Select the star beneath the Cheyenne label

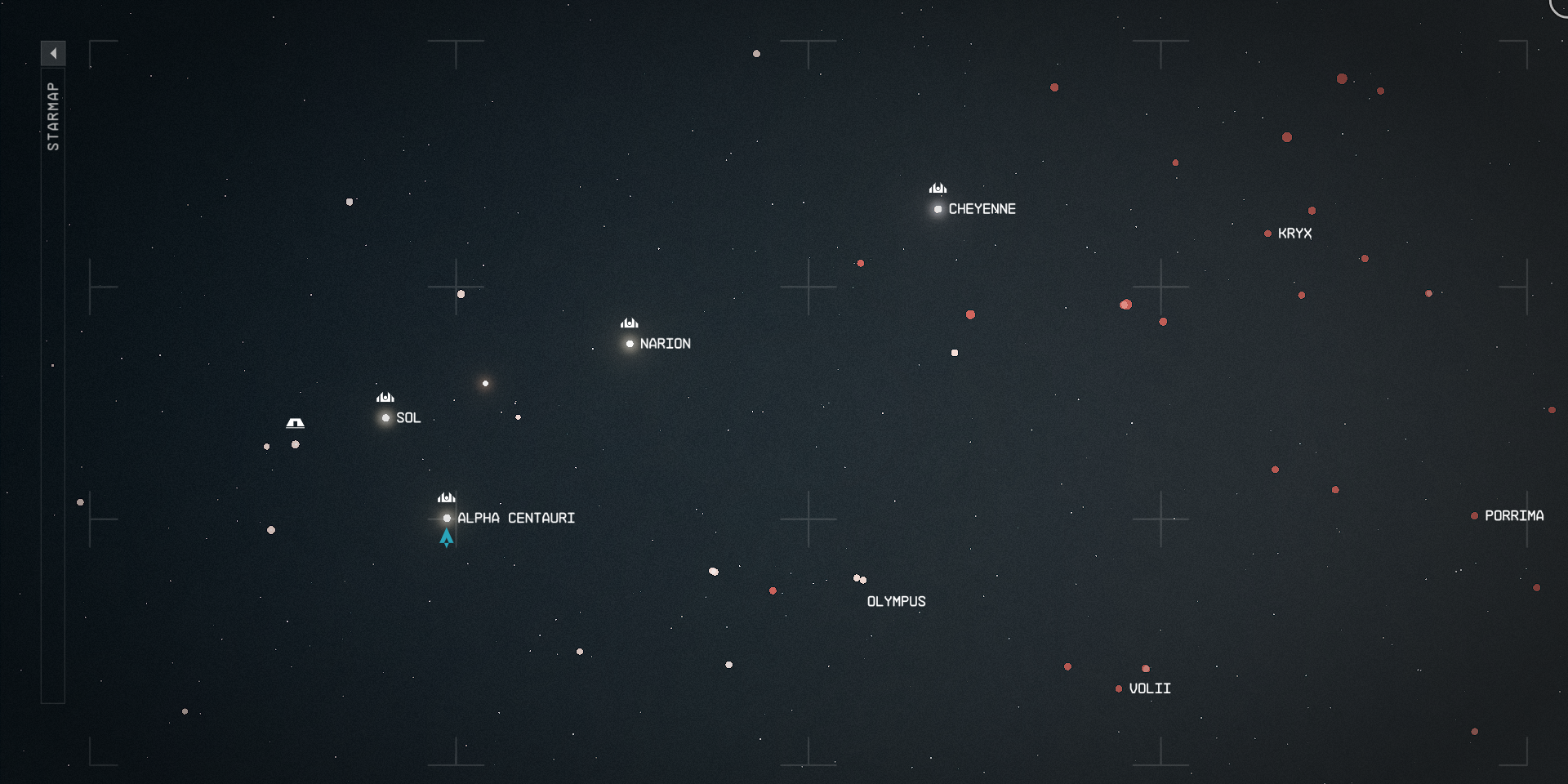pos(937,209)
